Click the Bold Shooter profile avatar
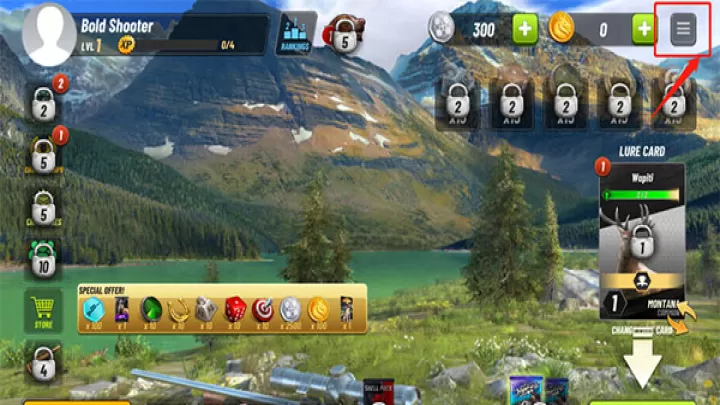 48,34
